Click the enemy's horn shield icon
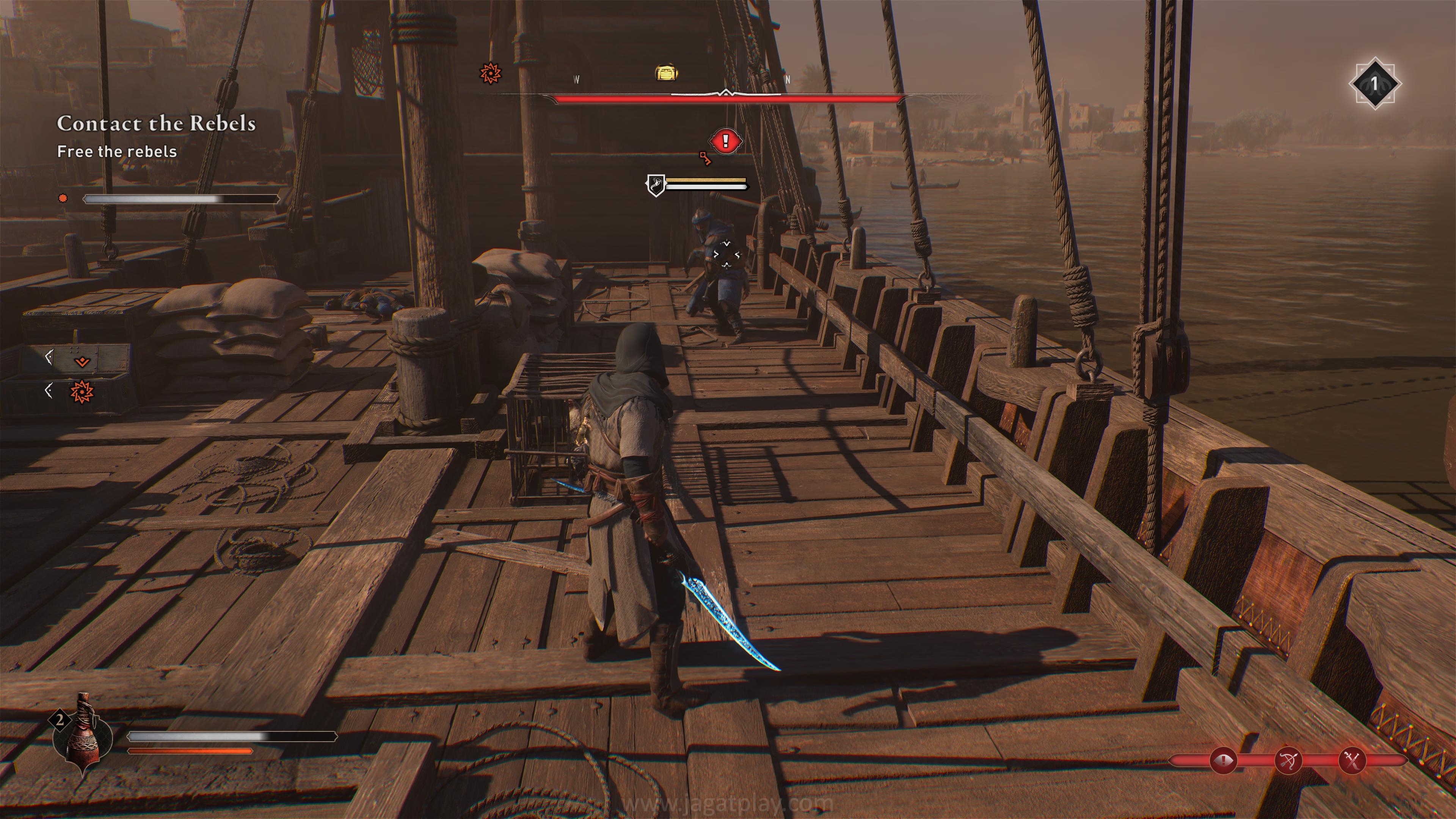 (x=656, y=185)
